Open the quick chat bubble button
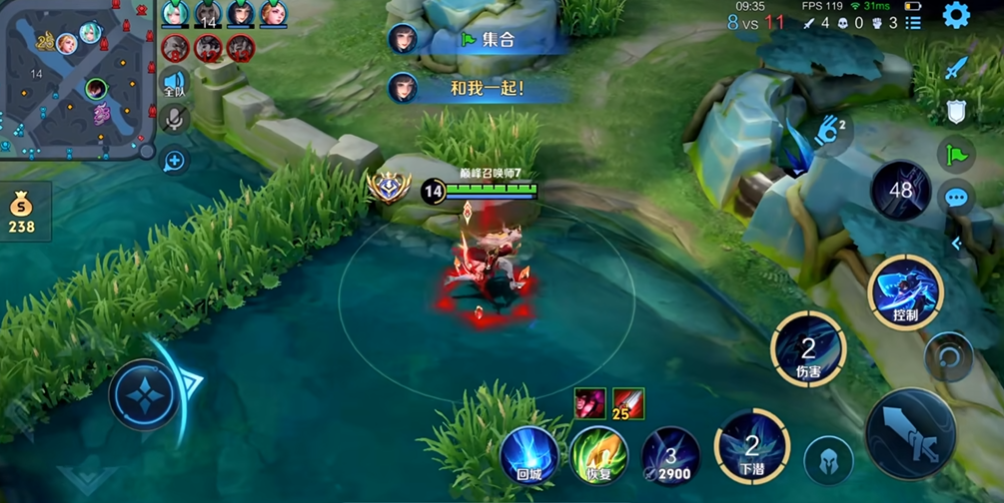 click(956, 198)
